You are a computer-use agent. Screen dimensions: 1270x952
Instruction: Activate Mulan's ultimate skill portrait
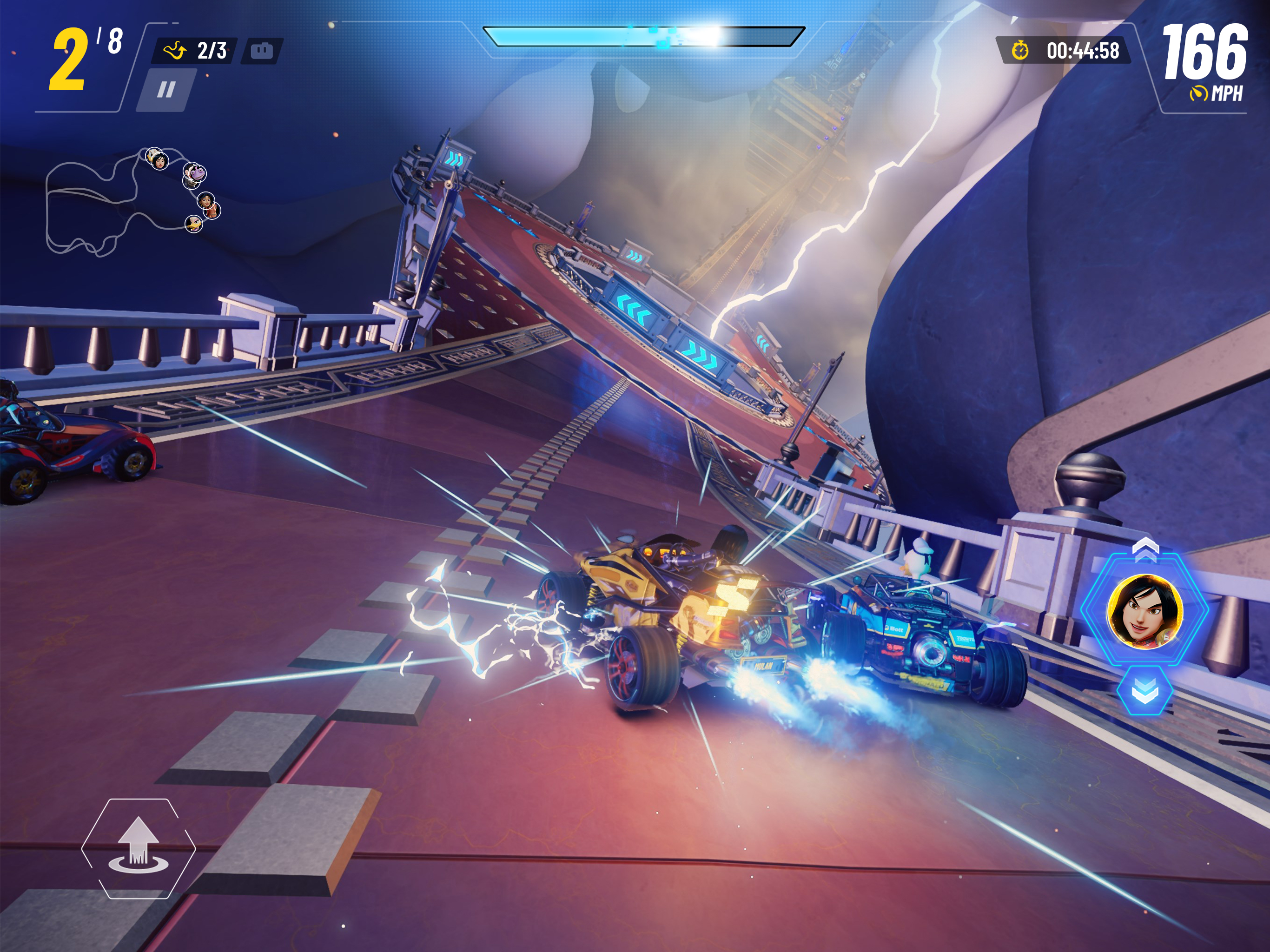click(1144, 611)
